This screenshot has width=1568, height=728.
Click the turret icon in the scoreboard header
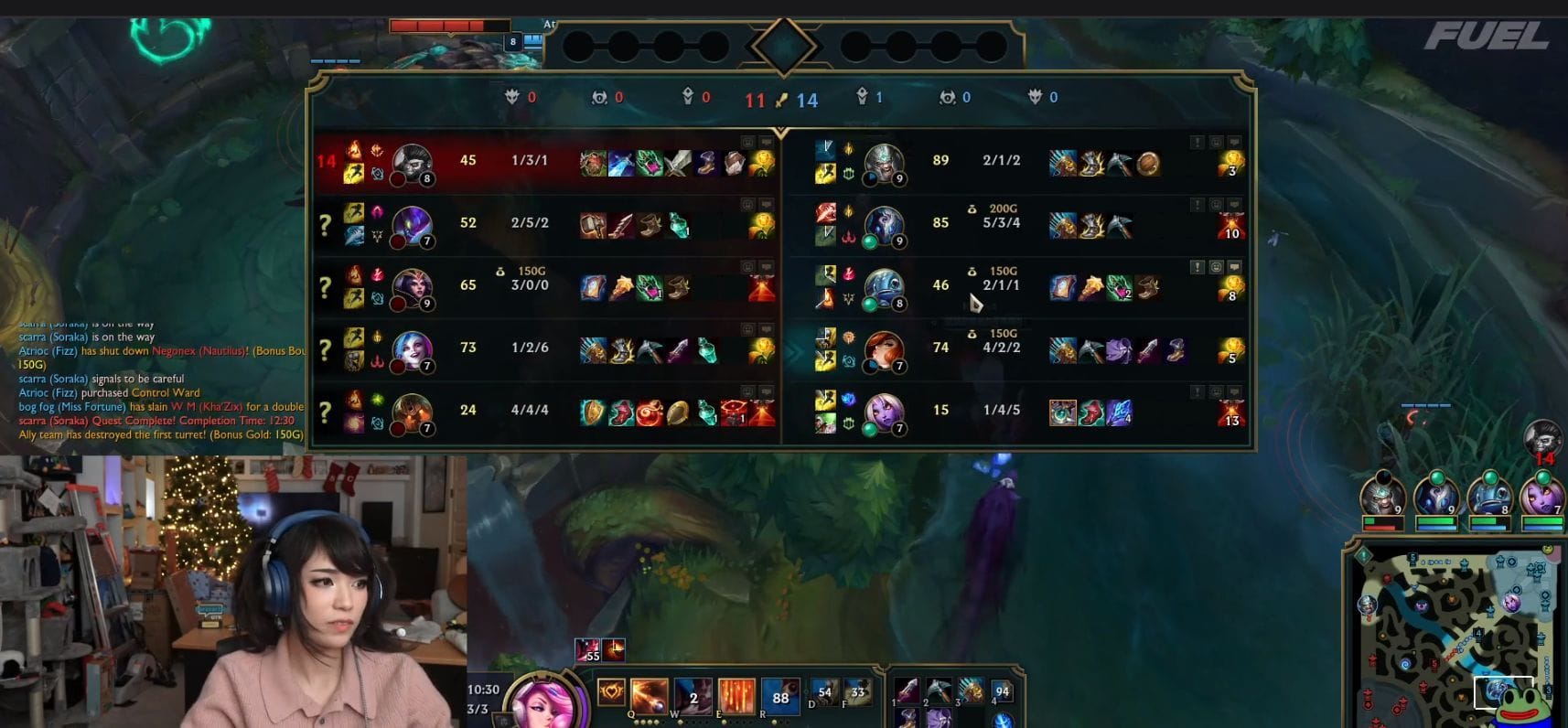click(690, 97)
